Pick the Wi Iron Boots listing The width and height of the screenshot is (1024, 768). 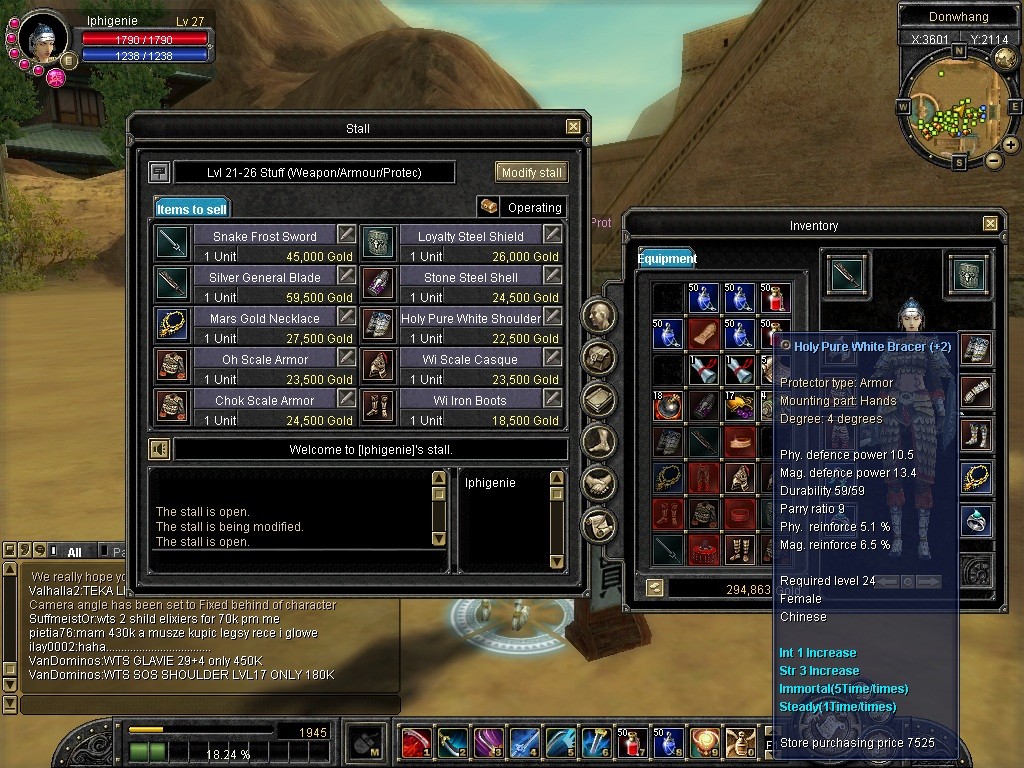tap(470, 400)
